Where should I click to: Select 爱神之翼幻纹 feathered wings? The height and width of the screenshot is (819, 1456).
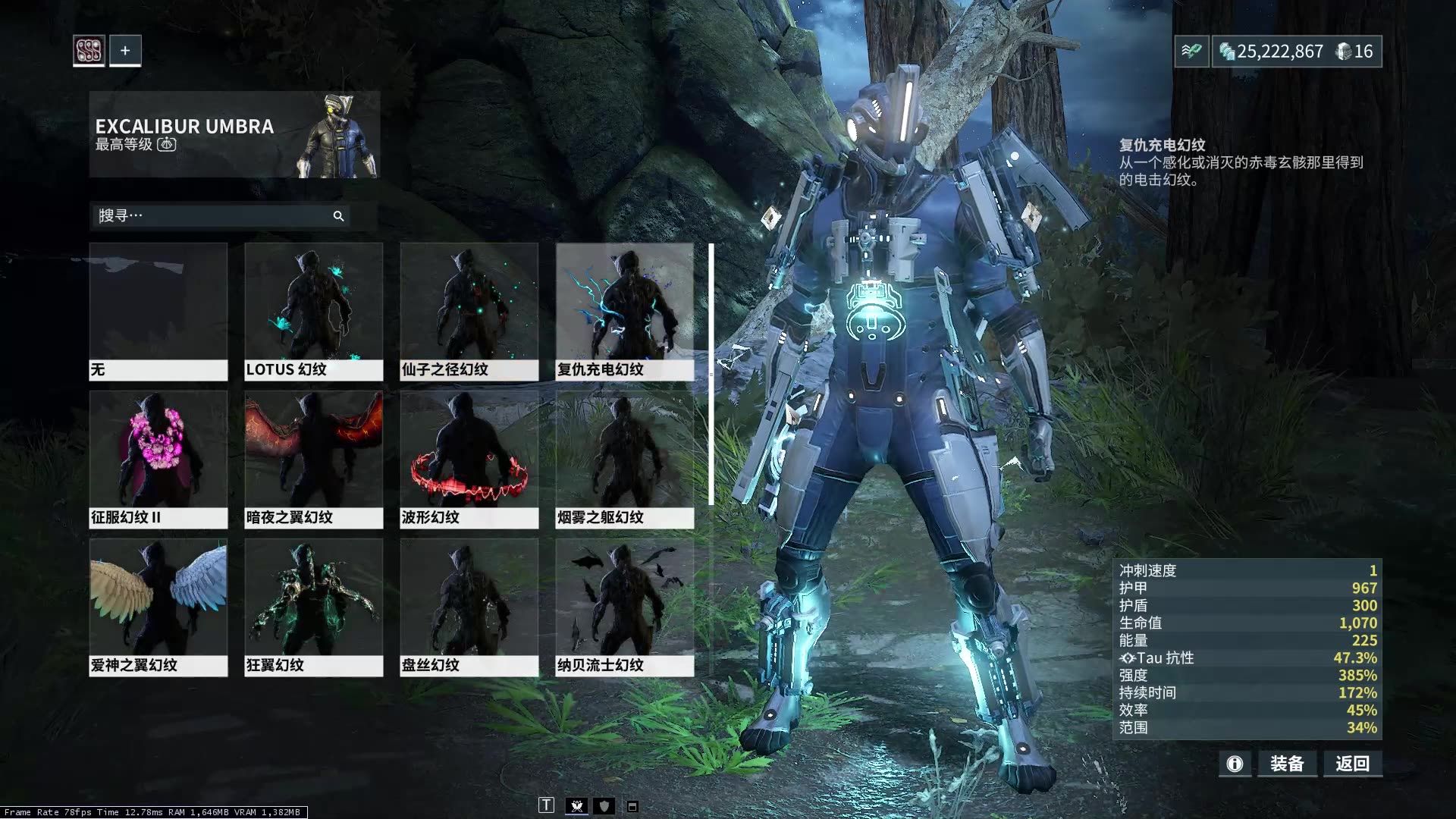pyautogui.click(x=158, y=607)
